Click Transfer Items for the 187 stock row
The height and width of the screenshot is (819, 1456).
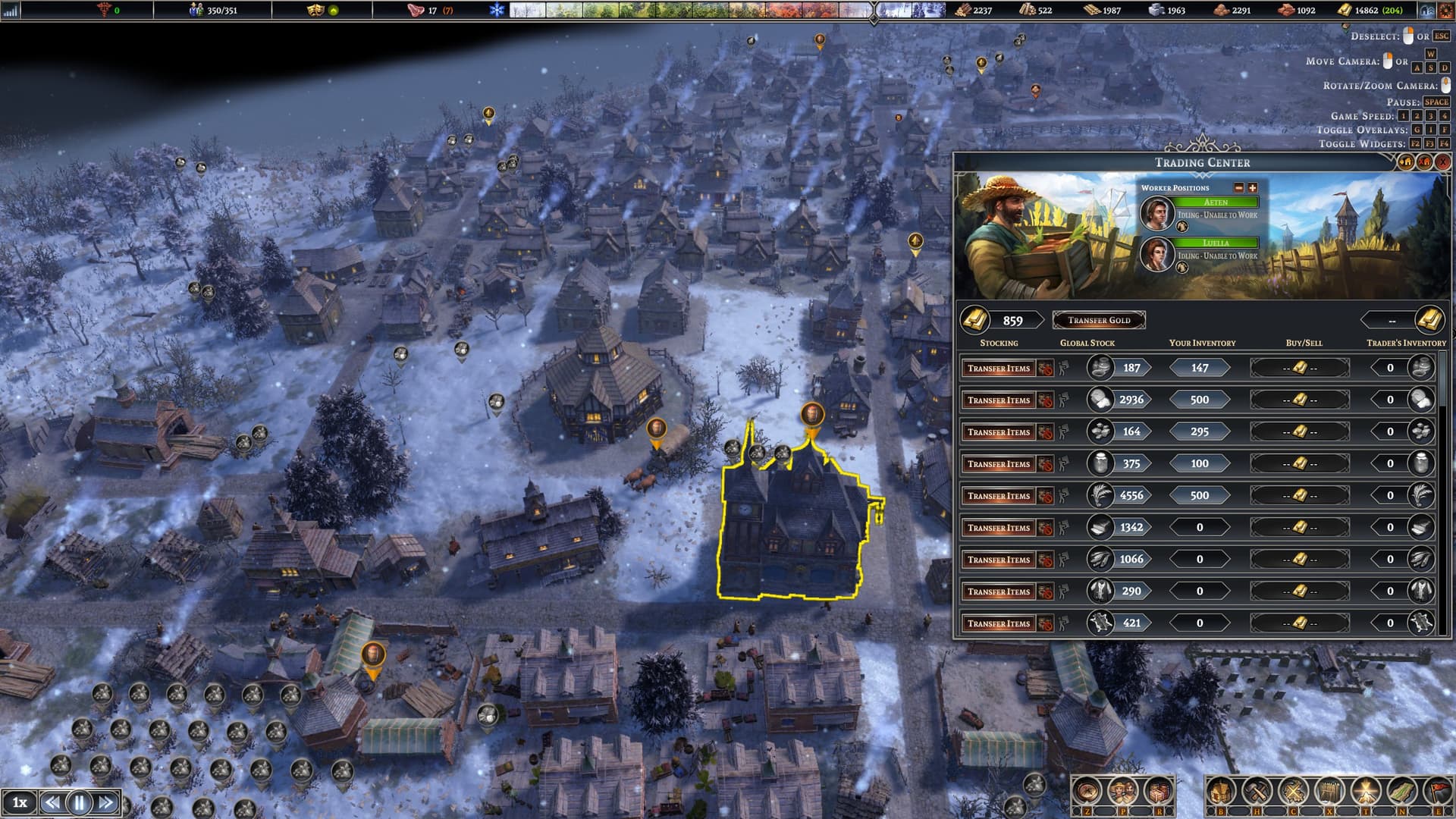[x=999, y=368]
